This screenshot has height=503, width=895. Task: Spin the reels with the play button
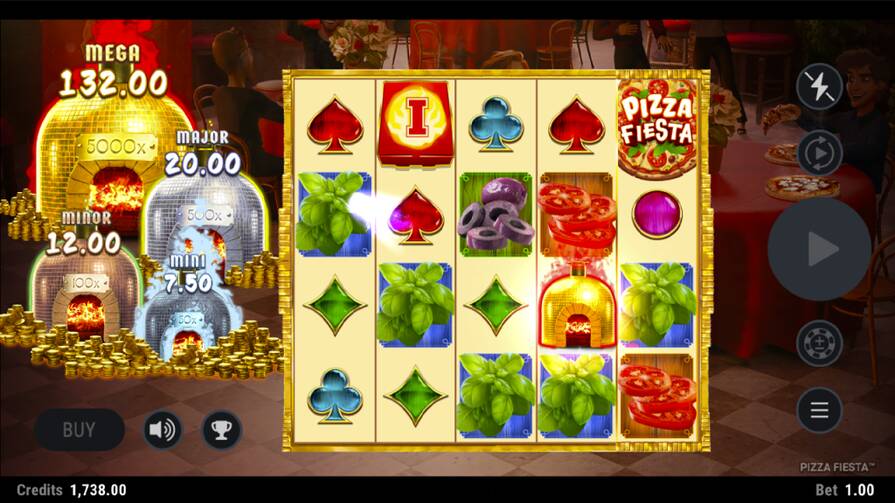pos(819,250)
